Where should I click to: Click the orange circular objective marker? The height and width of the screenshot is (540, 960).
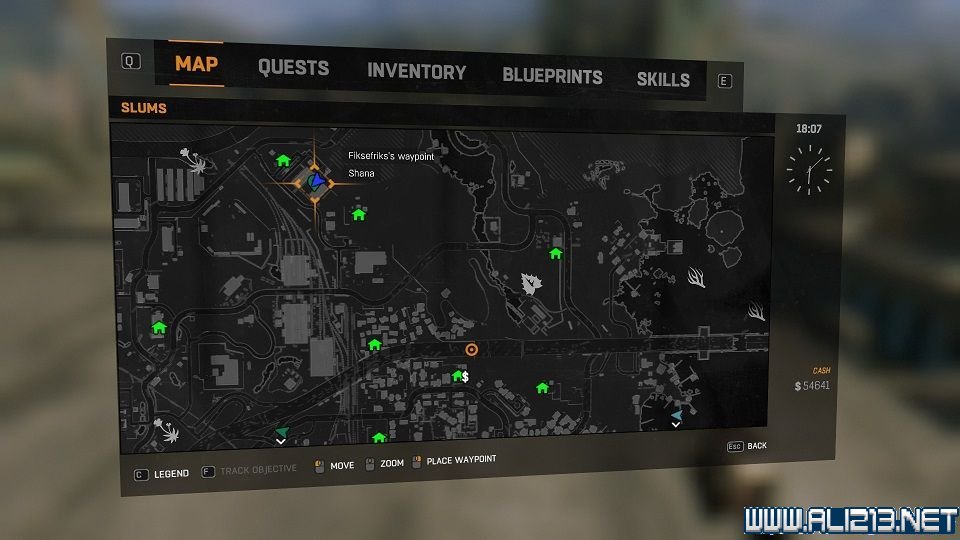[x=472, y=350]
